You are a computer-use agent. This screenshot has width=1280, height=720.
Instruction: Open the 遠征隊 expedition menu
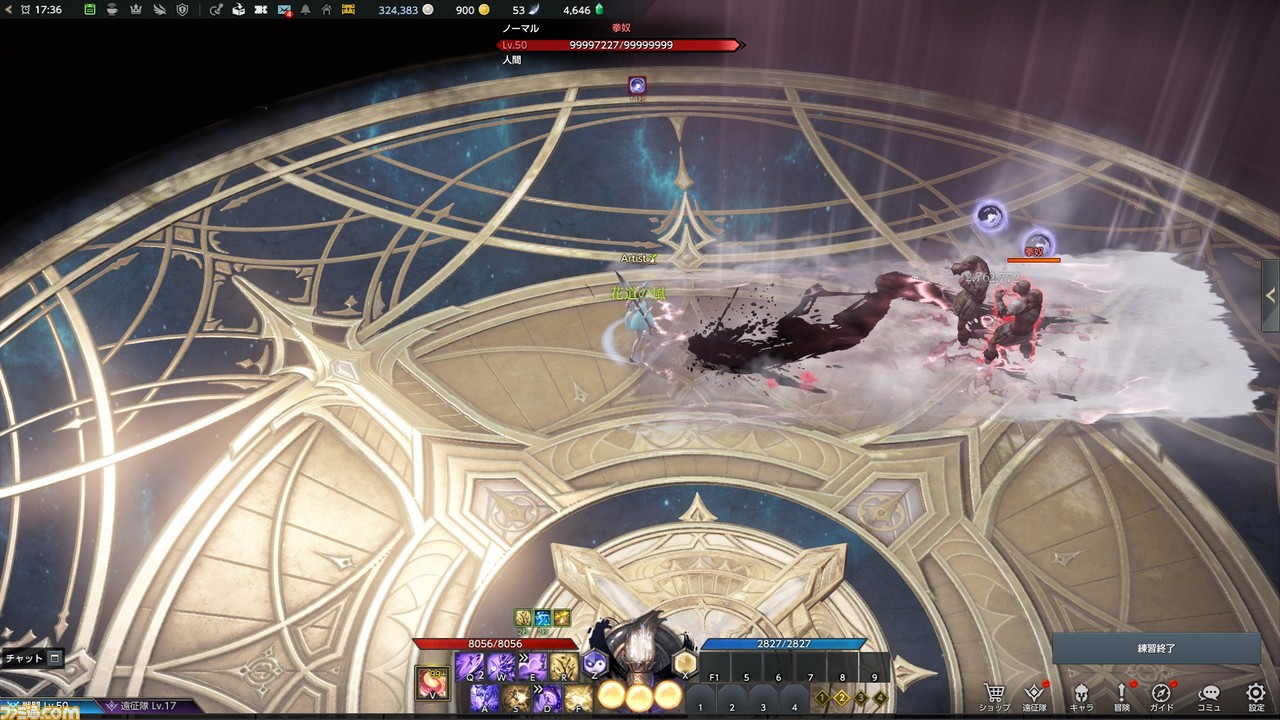pos(1035,696)
